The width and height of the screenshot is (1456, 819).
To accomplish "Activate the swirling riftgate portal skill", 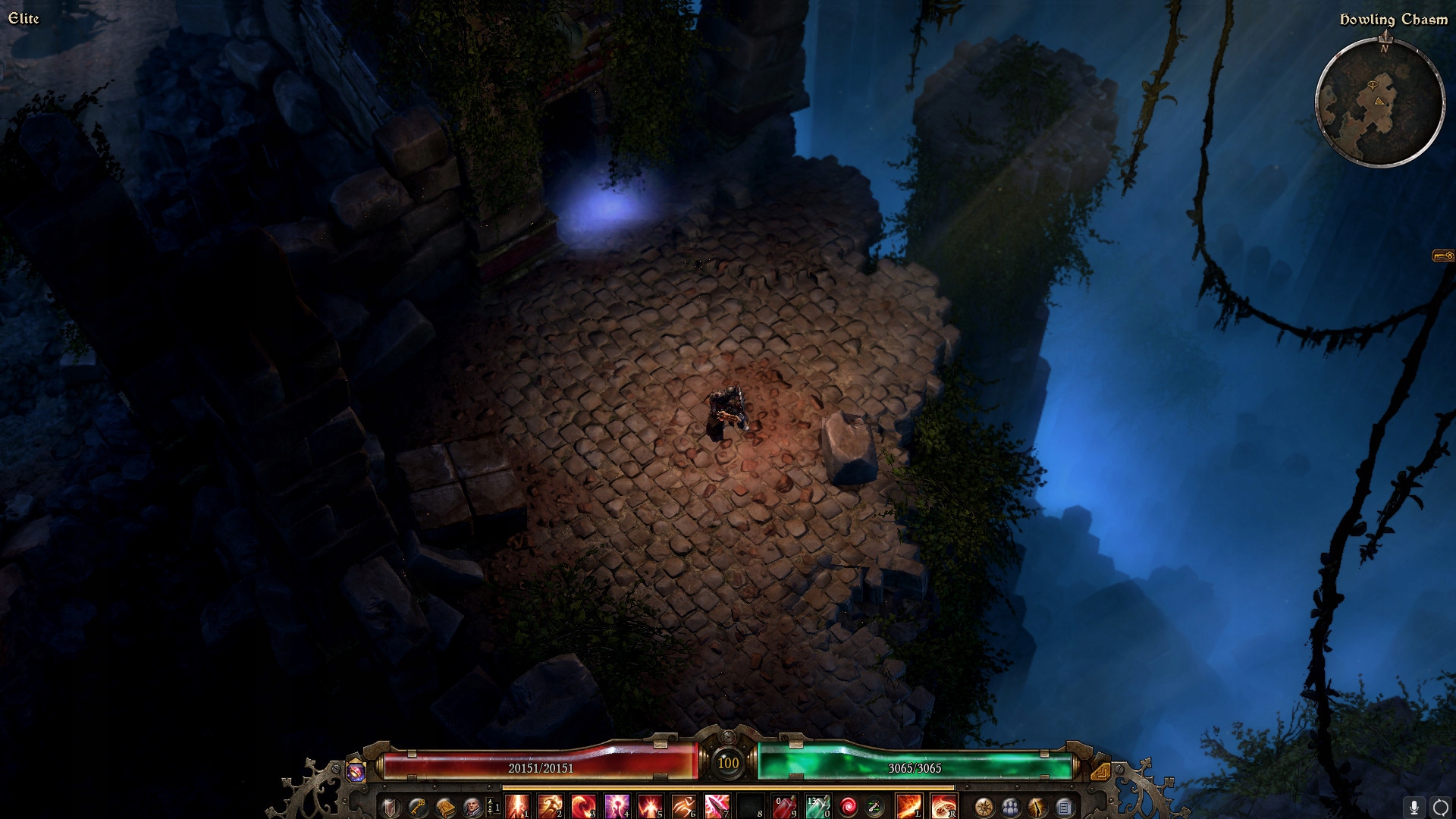I will 849,806.
